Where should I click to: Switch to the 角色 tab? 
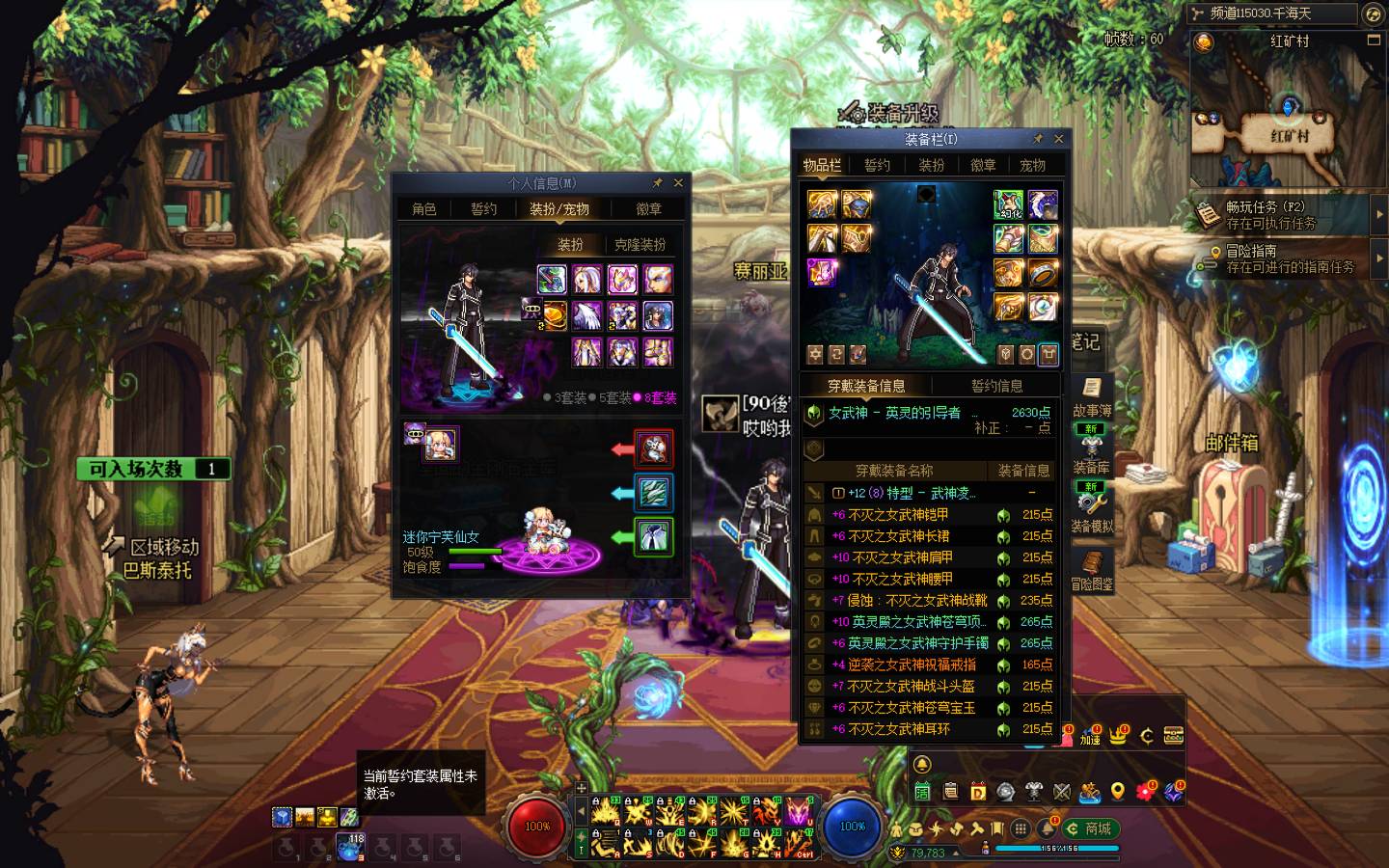point(424,208)
